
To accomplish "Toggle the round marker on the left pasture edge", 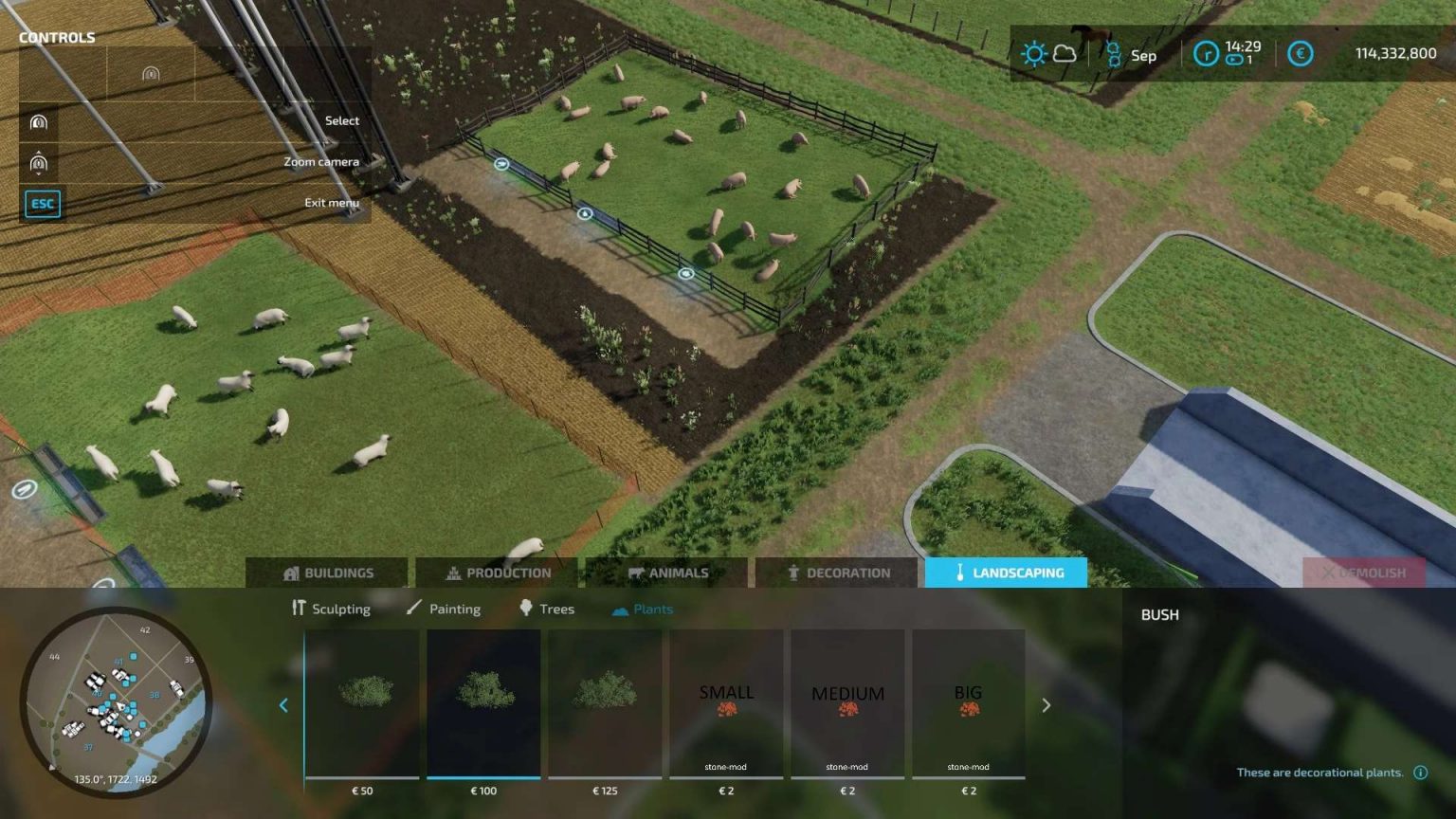I will tap(25, 490).
